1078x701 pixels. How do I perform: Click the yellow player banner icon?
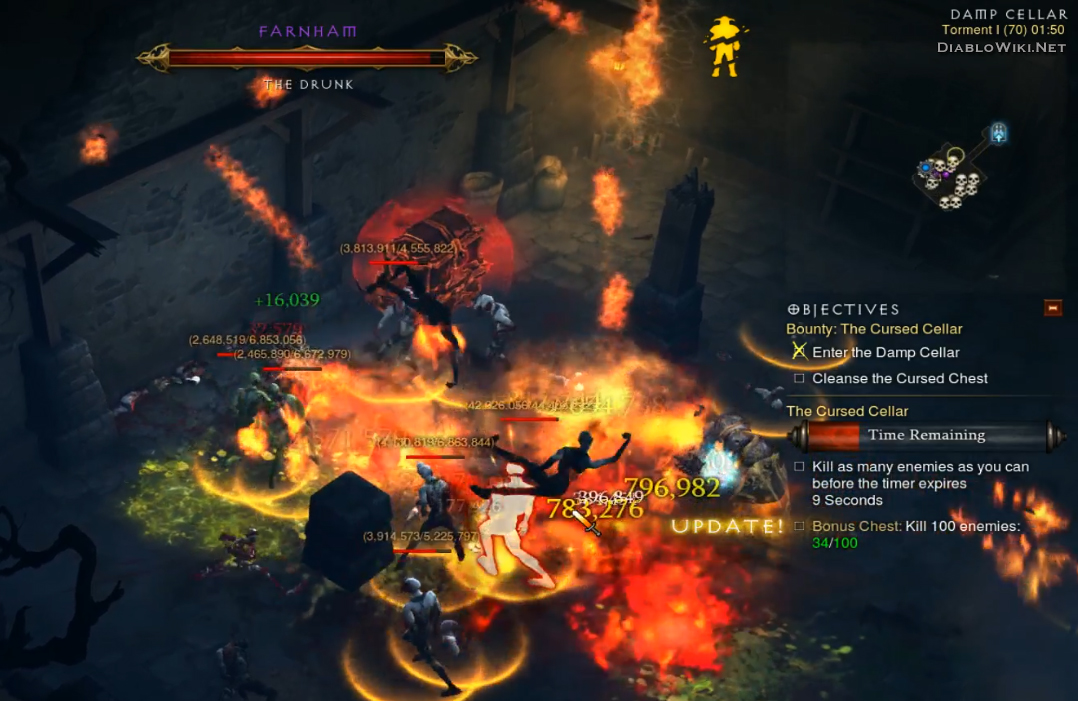[x=723, y=47]
